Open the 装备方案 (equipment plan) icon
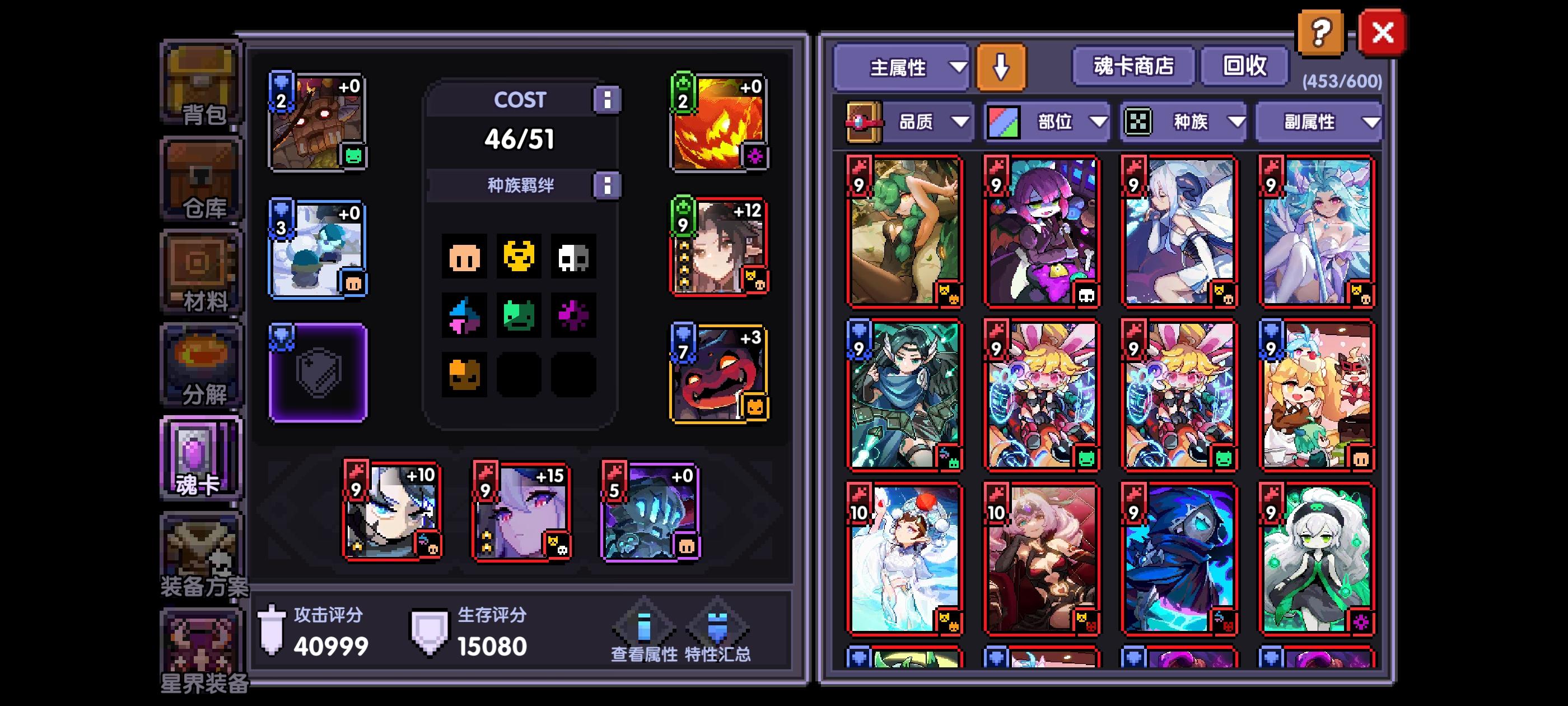 click(201, 551)
